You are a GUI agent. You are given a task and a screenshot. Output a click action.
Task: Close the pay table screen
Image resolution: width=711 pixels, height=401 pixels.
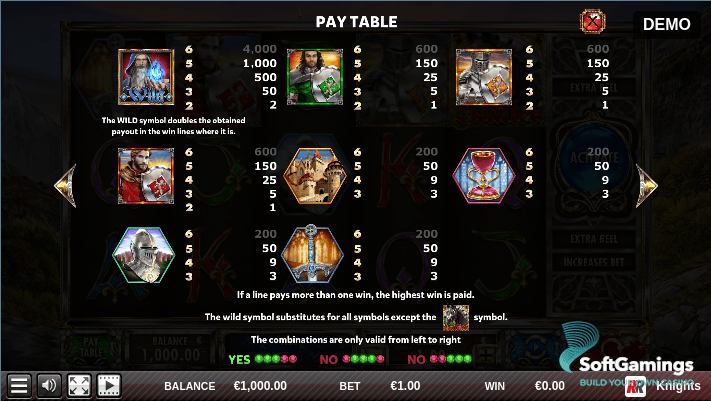(593, 21)
